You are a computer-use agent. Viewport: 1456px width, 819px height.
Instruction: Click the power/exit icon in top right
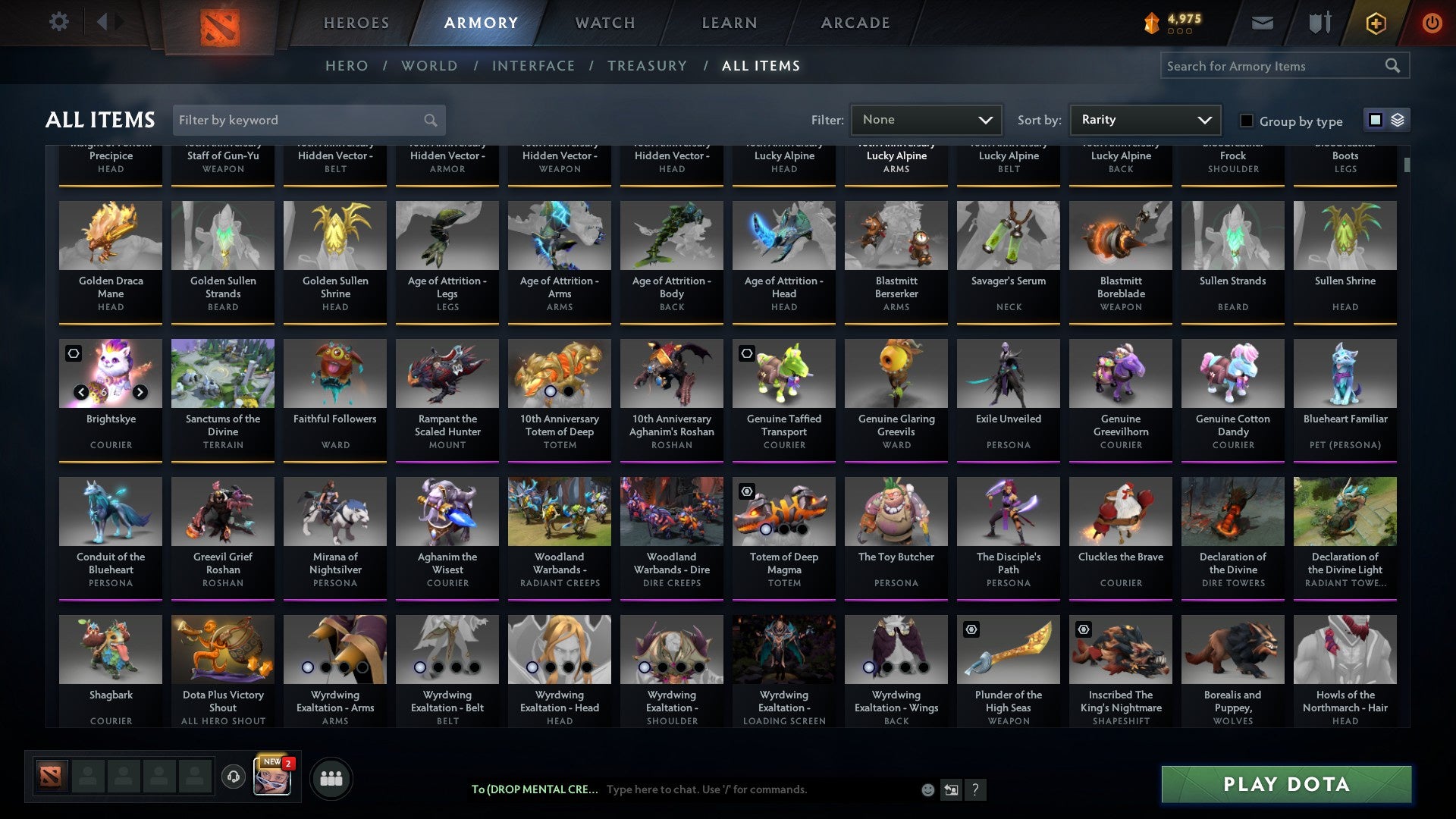pos(1433,23)
